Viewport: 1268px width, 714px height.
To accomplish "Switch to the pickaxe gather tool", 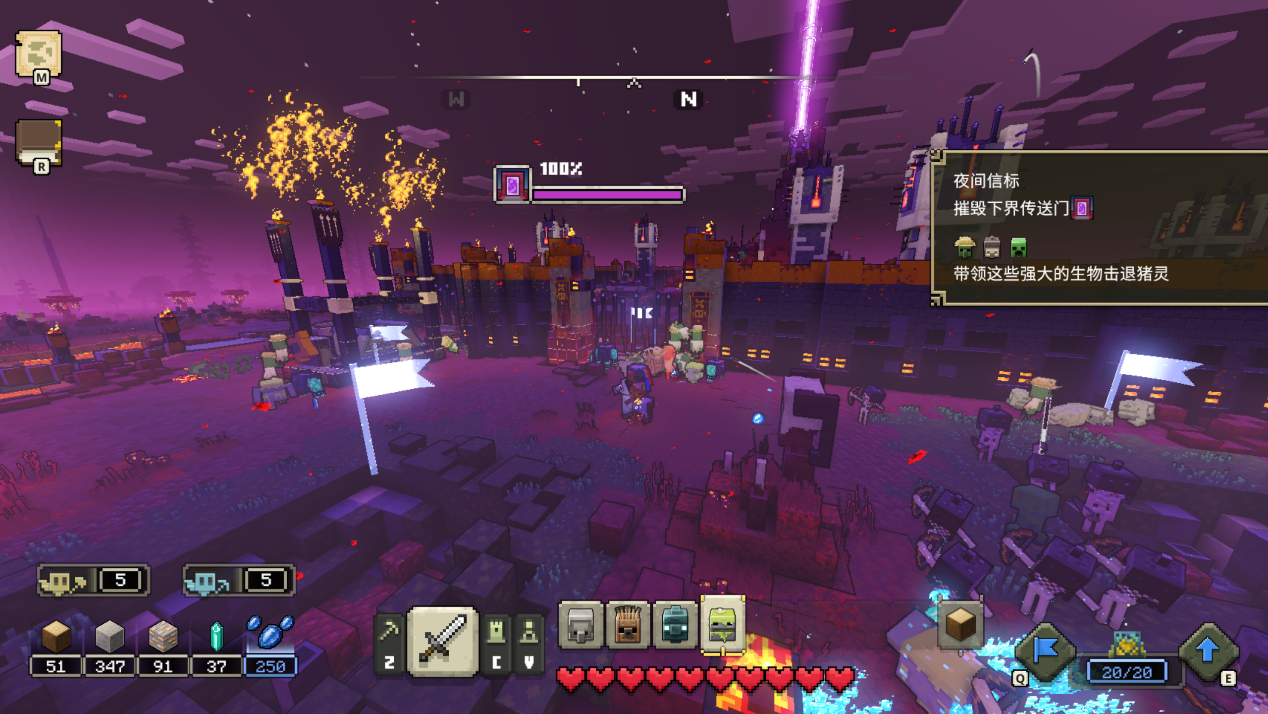I will pyautogui.click(x=390, y=632).
